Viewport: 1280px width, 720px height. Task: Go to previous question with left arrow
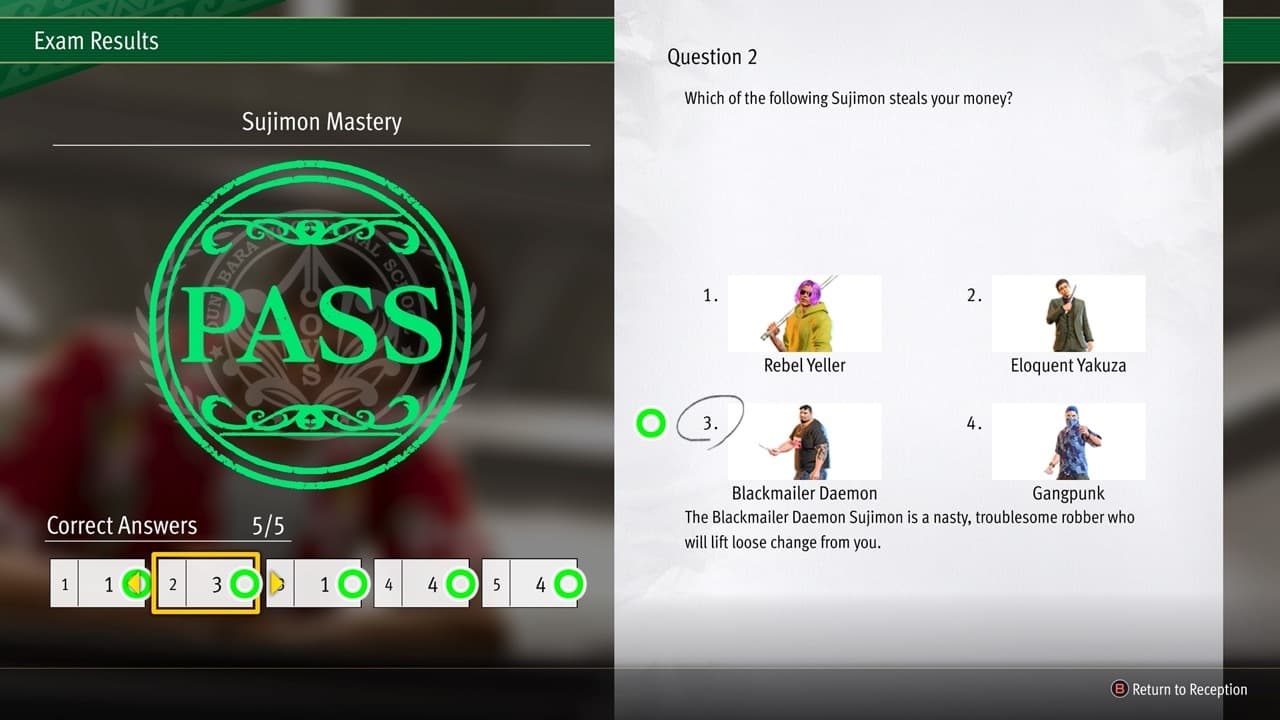click(x=139, y=583)
